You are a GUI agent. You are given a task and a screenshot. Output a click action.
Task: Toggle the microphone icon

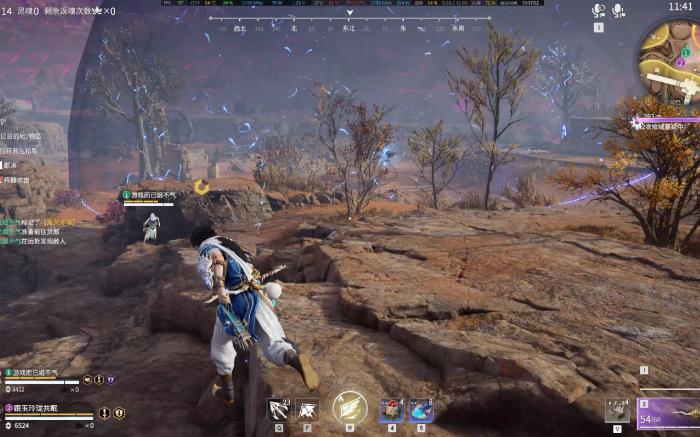pyautogui.click(x=619, y=11)
